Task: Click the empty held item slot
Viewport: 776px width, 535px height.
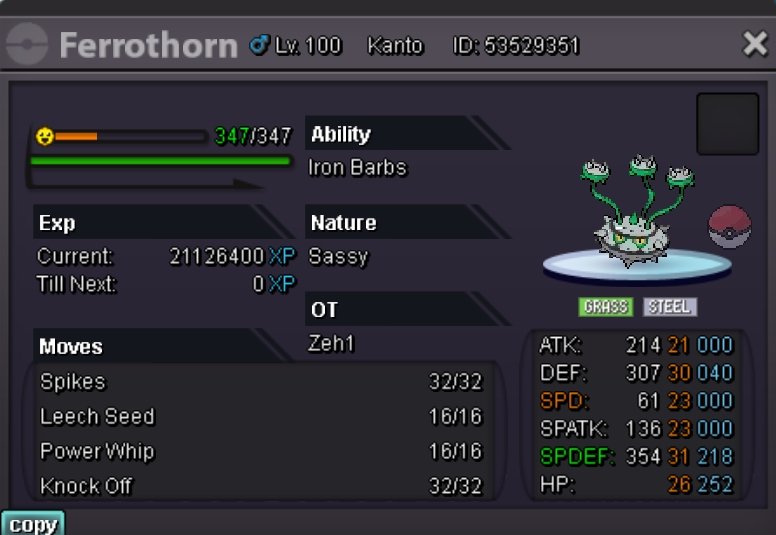Action: tap(727, 125)
